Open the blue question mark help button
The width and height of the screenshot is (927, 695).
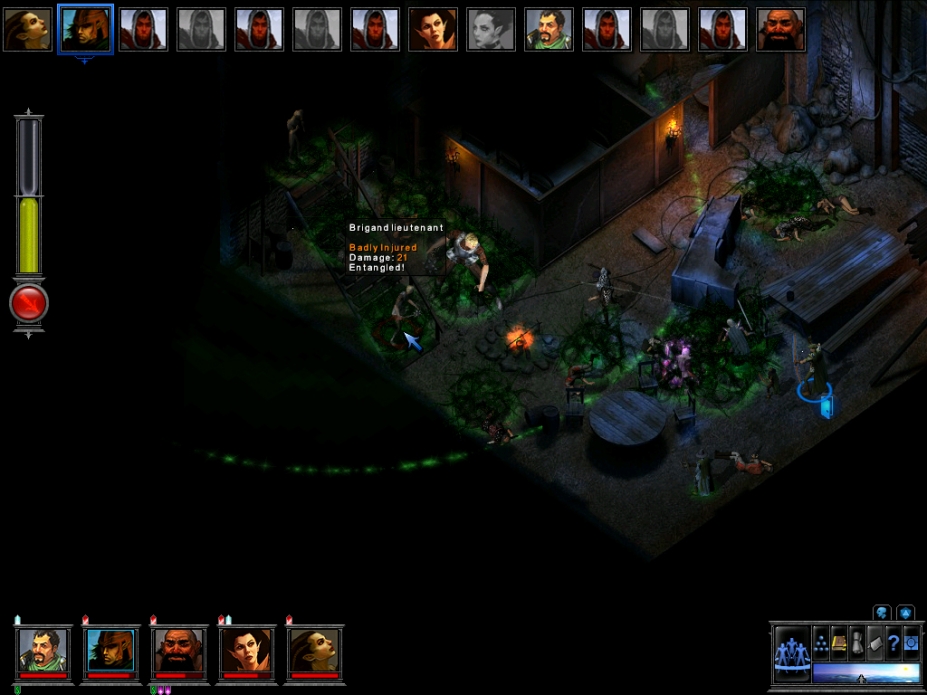coord(893,645)
